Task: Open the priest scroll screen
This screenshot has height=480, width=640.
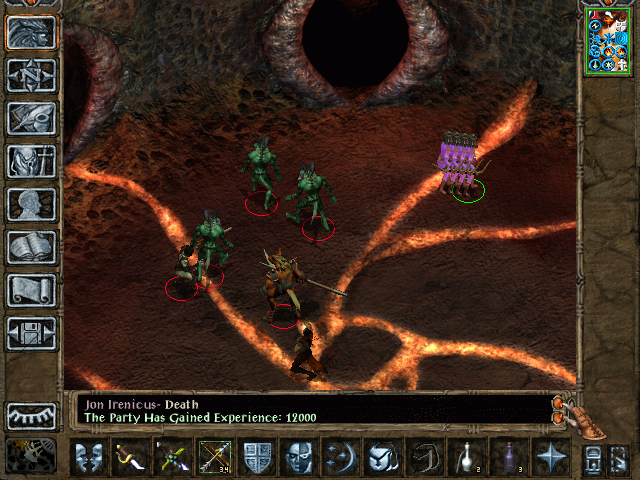Action: click(x=32, y=290)
